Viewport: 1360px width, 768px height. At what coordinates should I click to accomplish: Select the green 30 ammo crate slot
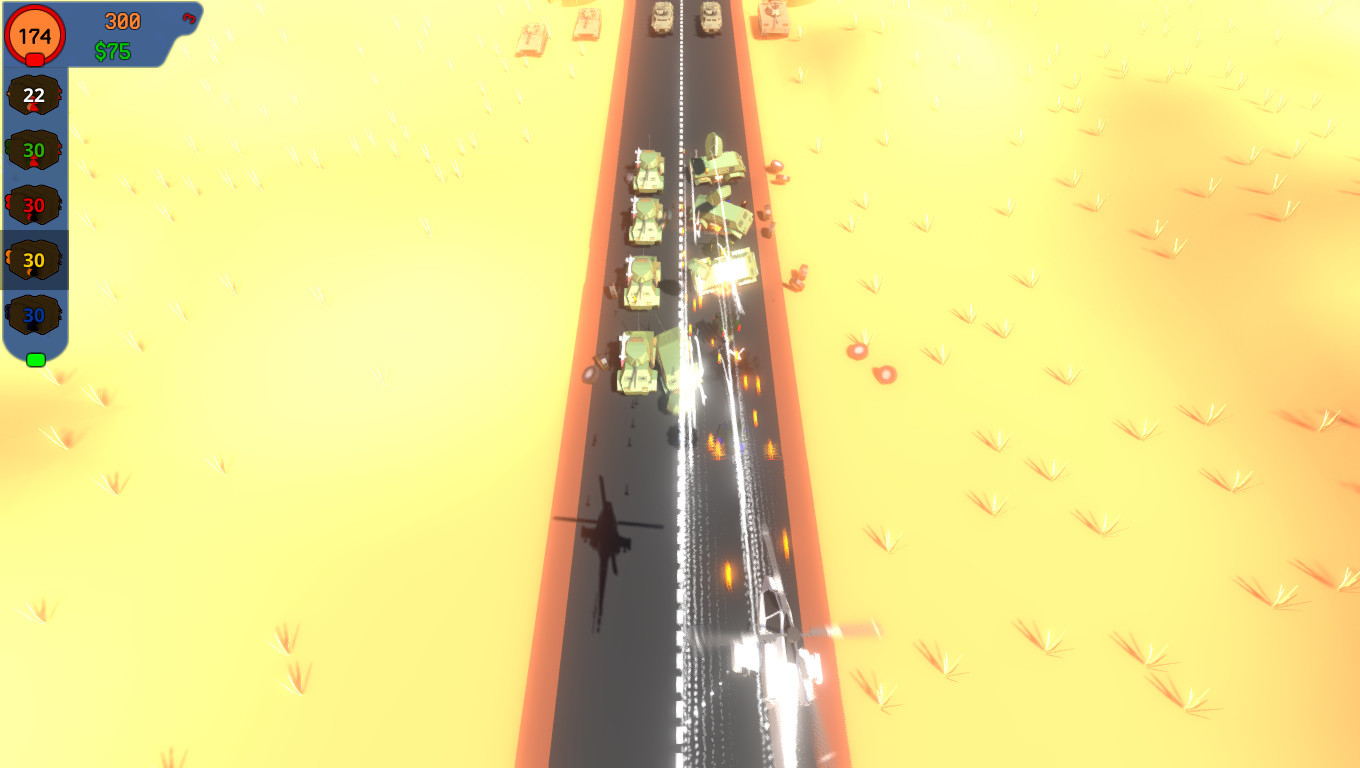[35, 151]
